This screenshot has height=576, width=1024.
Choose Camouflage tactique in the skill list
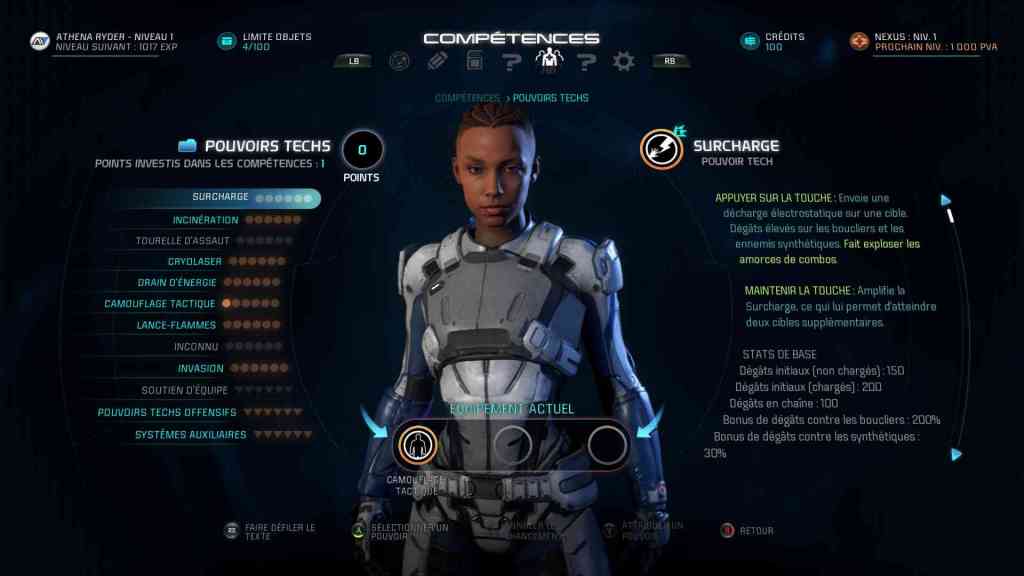click(x=160, y=304)
